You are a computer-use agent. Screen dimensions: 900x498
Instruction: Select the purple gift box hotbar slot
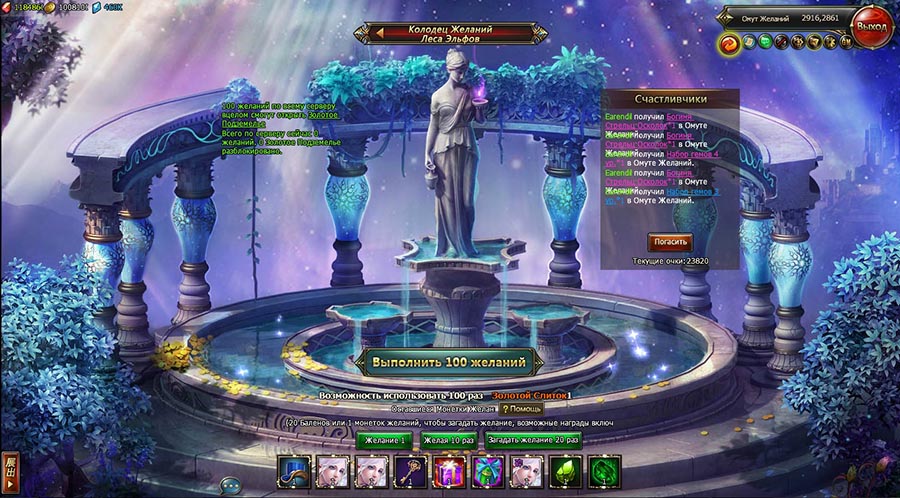pyautogui.click(x=448, y=471)
